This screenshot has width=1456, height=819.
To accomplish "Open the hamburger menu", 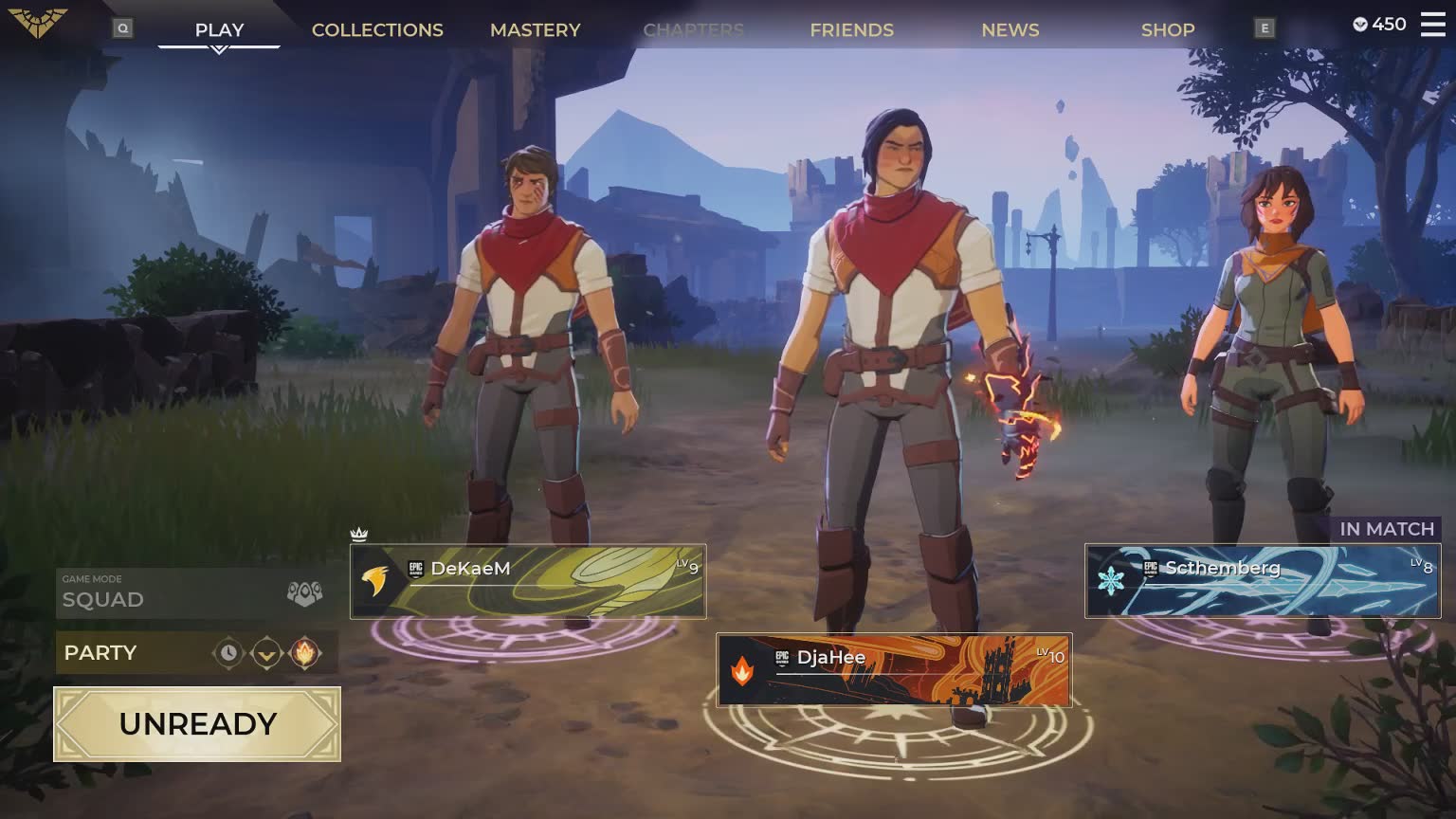I will [x=1432, y=25].
